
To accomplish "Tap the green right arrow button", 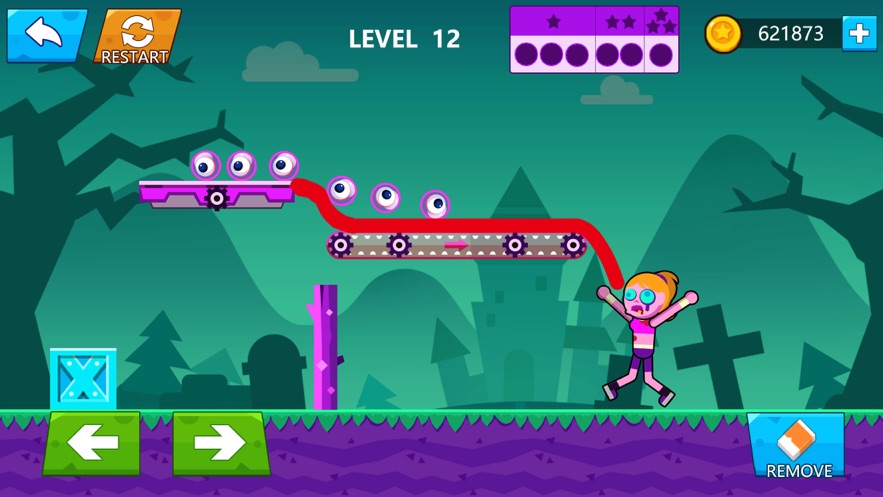I will tap(221, 443).
